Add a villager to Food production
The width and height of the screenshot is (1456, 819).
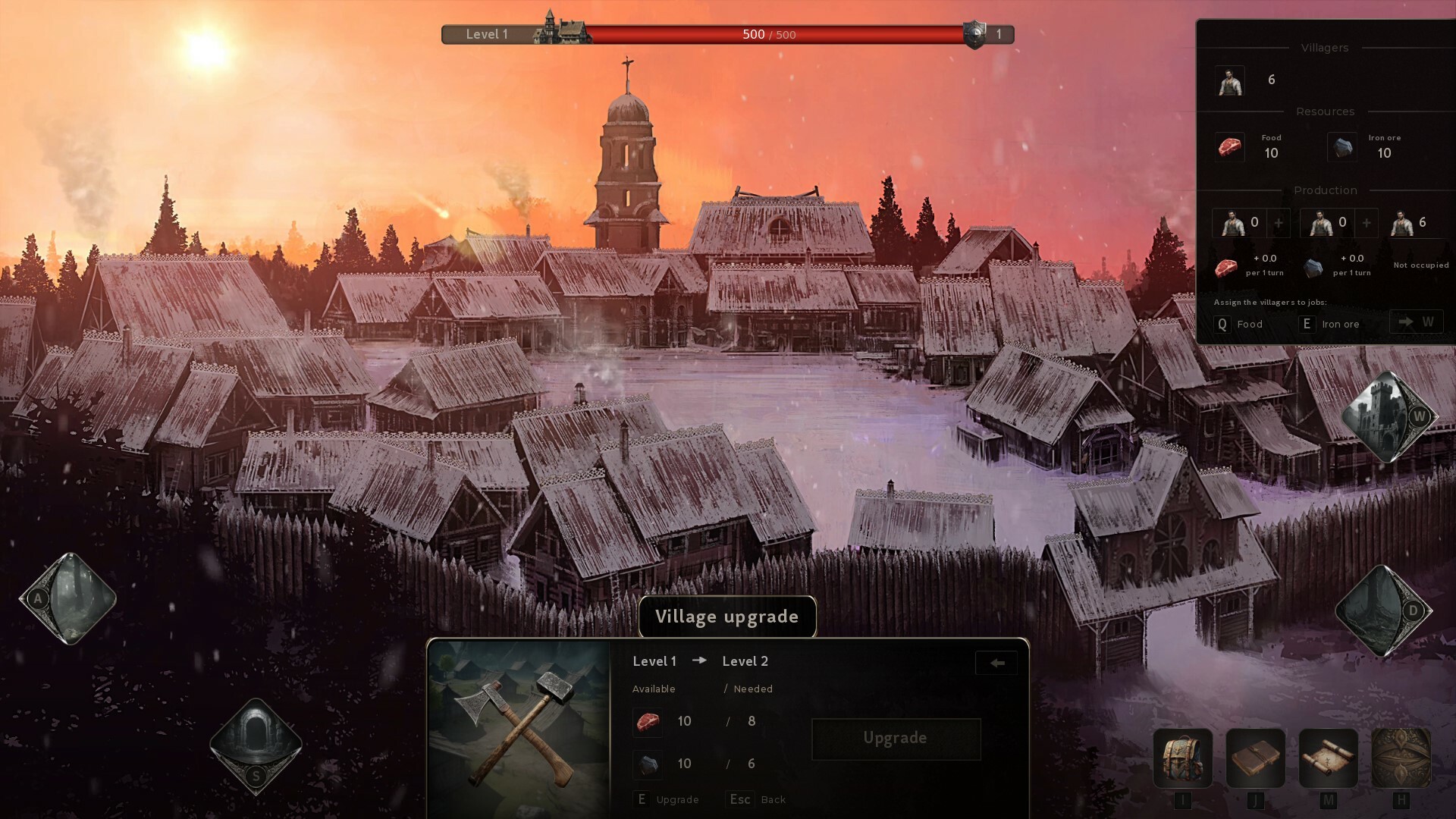[x=1279, y=223]
